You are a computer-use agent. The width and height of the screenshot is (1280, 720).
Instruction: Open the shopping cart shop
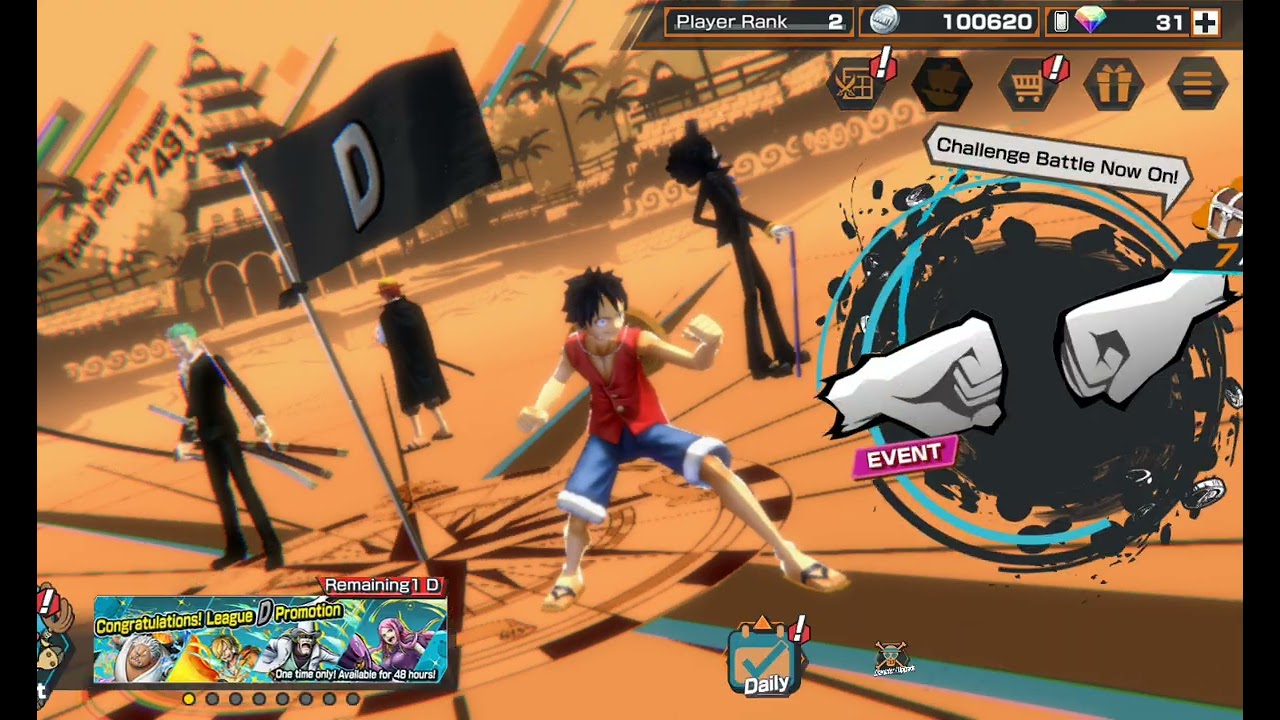point(1029,85)
